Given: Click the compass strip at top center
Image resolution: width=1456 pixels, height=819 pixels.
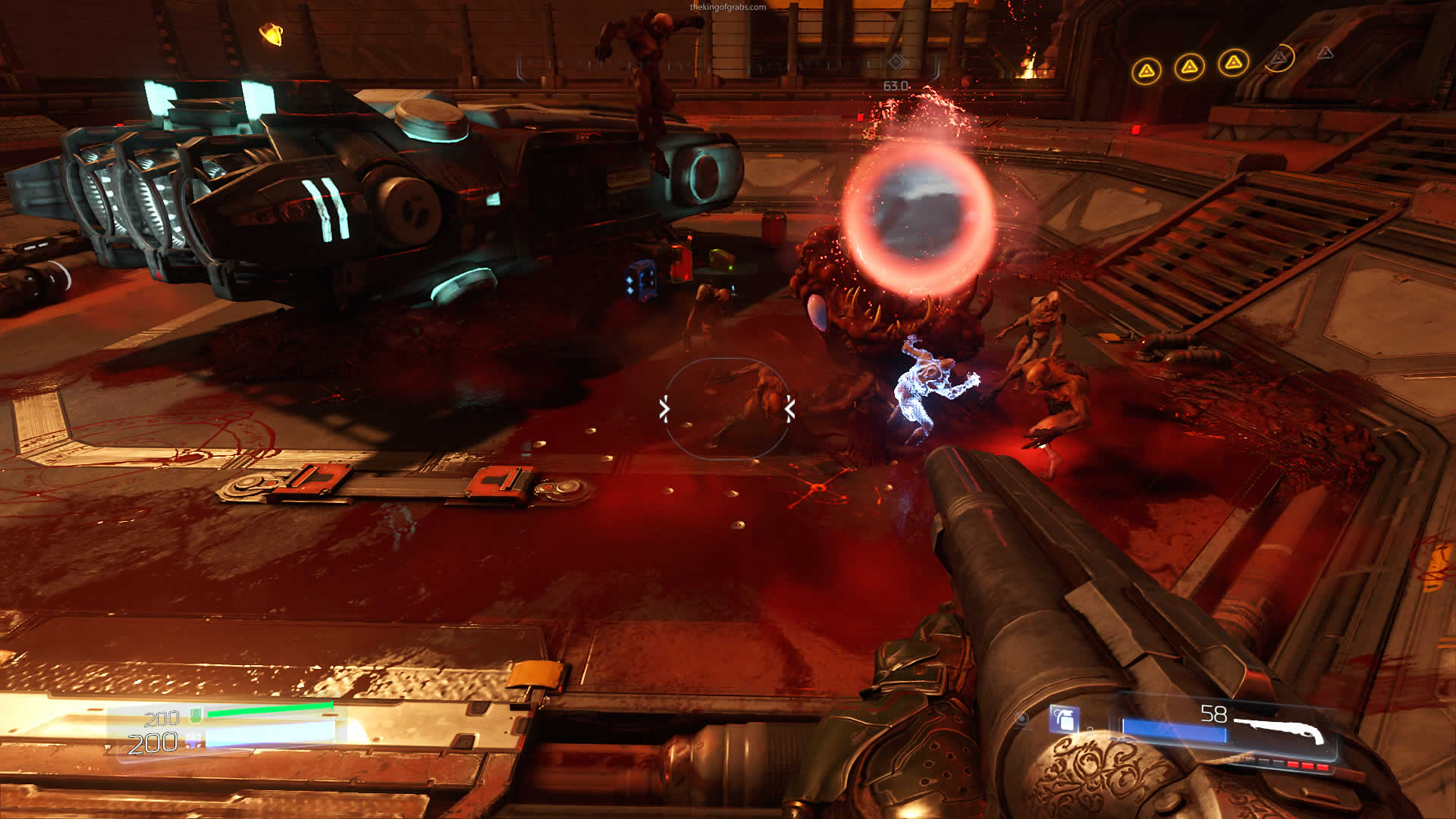Looking at the screenshot, I should [726, 65].
